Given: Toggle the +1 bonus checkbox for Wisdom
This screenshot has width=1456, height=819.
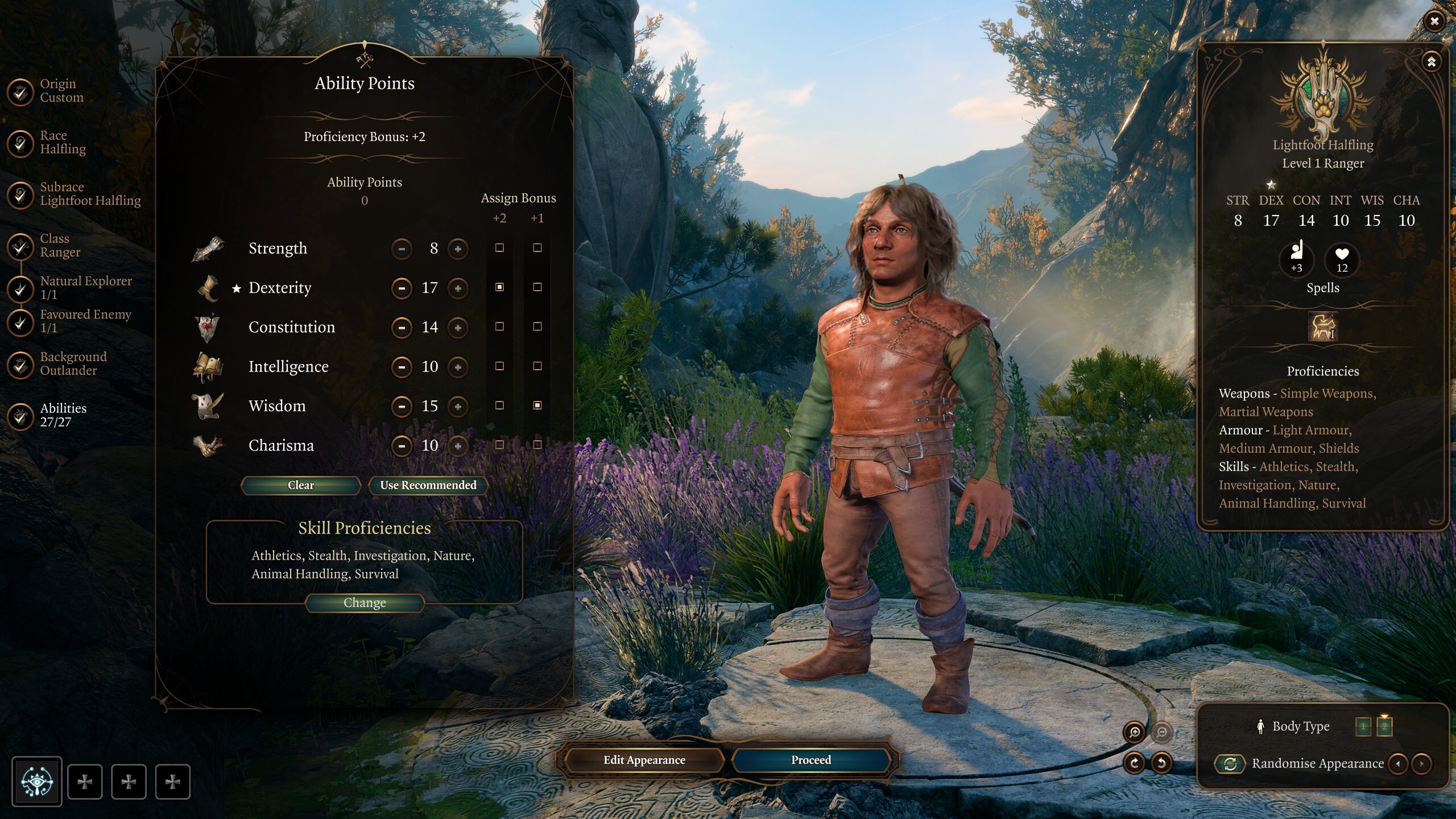Looking at the screenshot, I should tap(537, 406).
